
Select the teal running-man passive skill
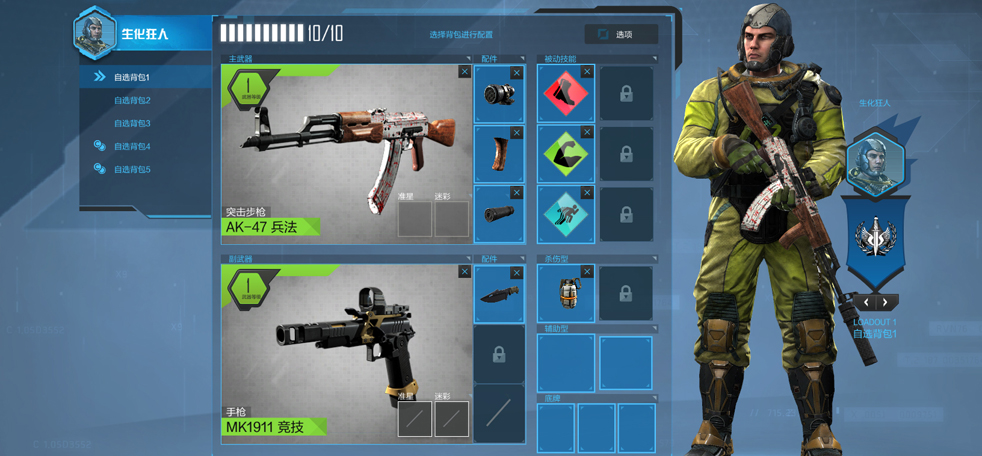click(x=566, y=215)
